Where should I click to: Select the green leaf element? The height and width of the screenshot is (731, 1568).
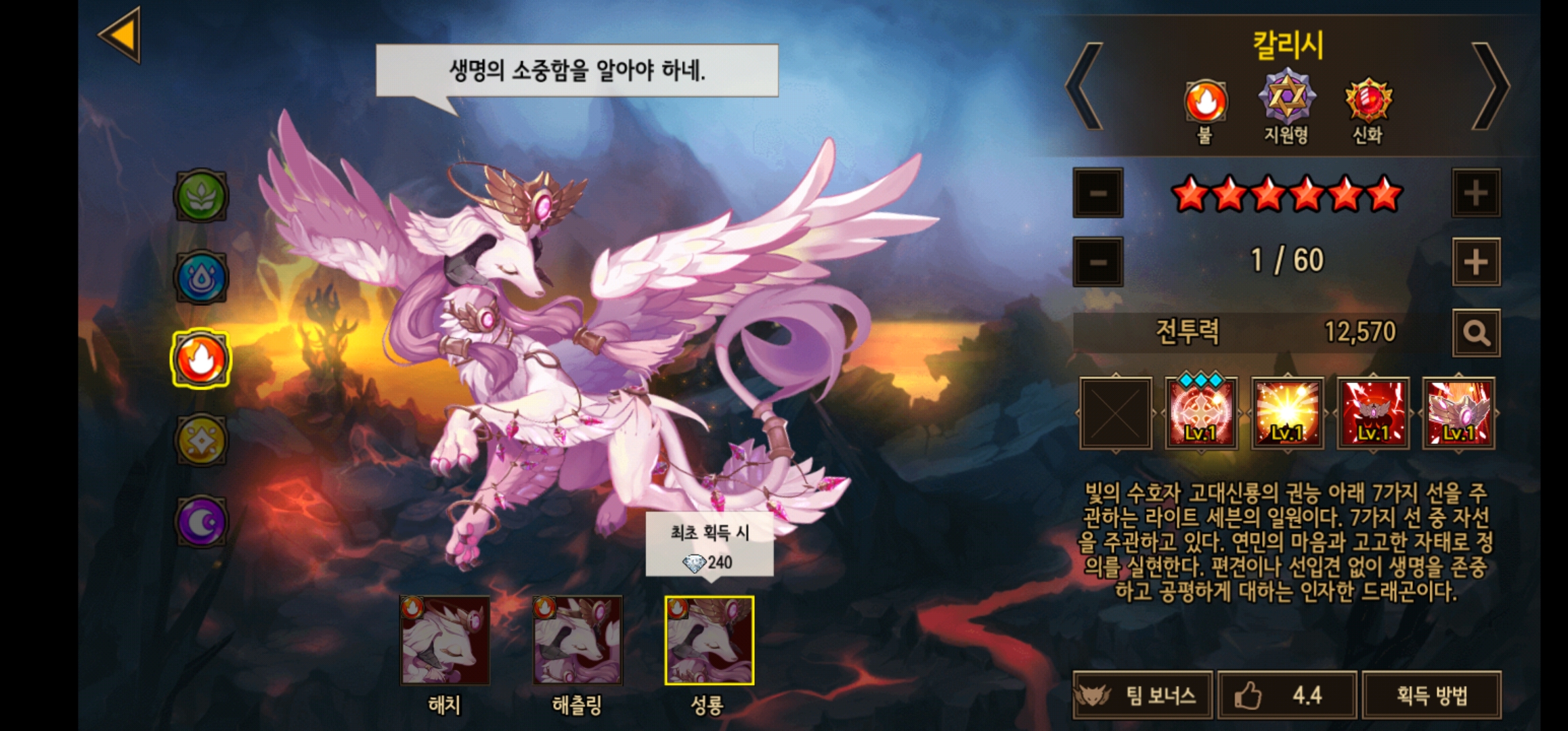tap(201, 196)
